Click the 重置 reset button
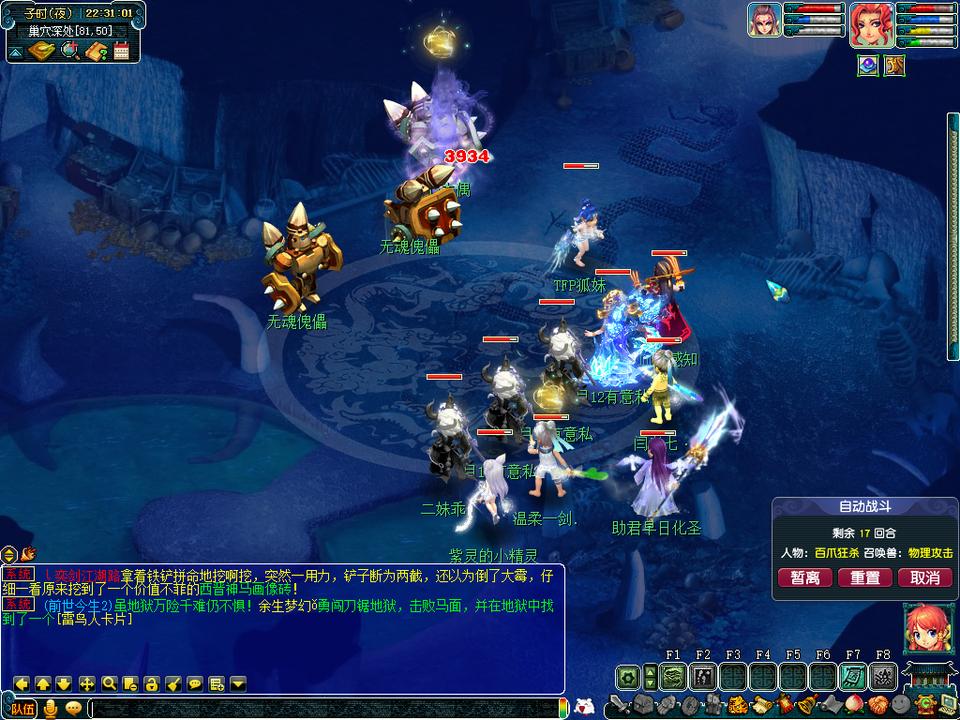960x720 pixels. pos(865,578)
